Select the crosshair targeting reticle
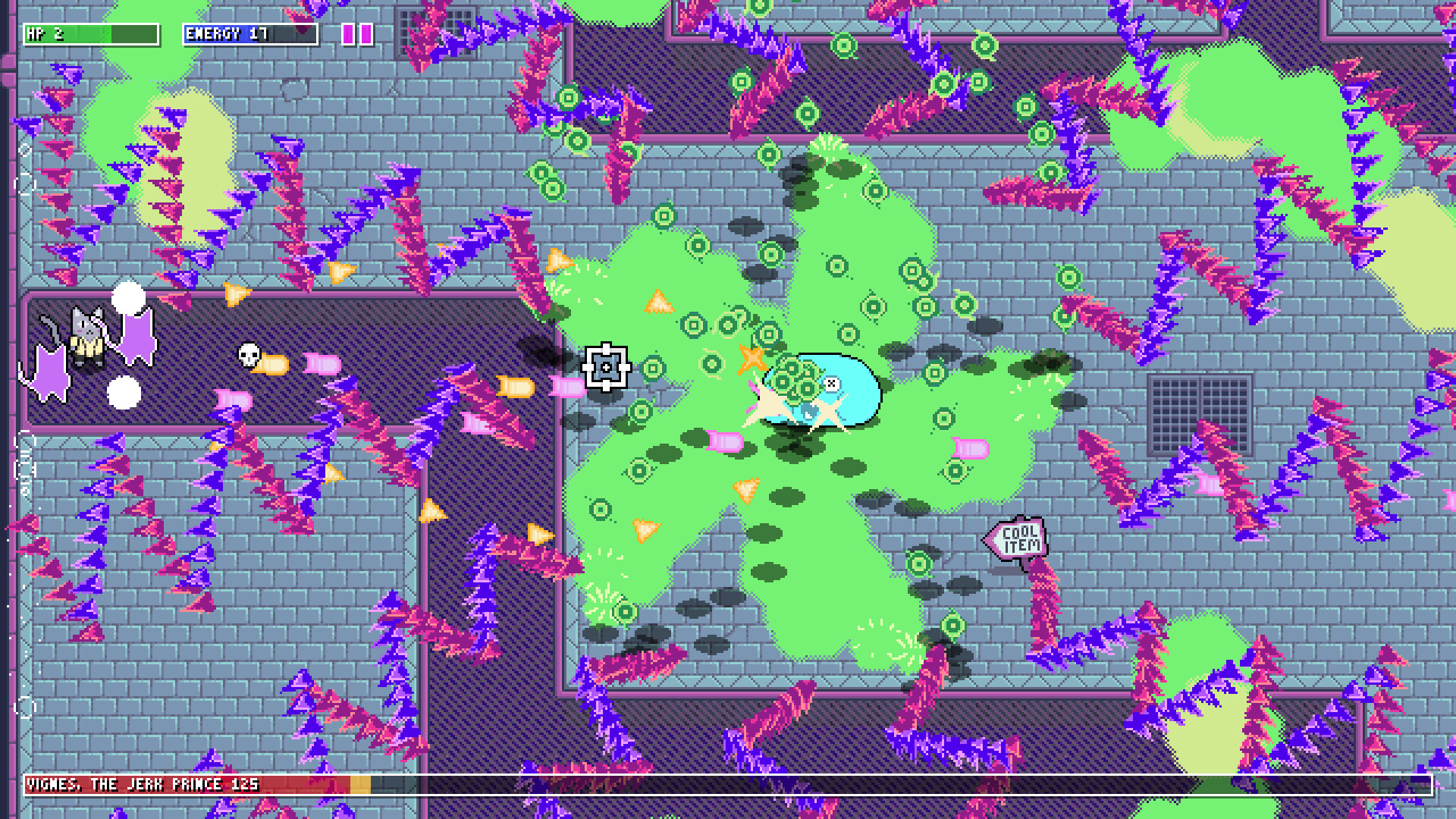 (x=606, y=367)
